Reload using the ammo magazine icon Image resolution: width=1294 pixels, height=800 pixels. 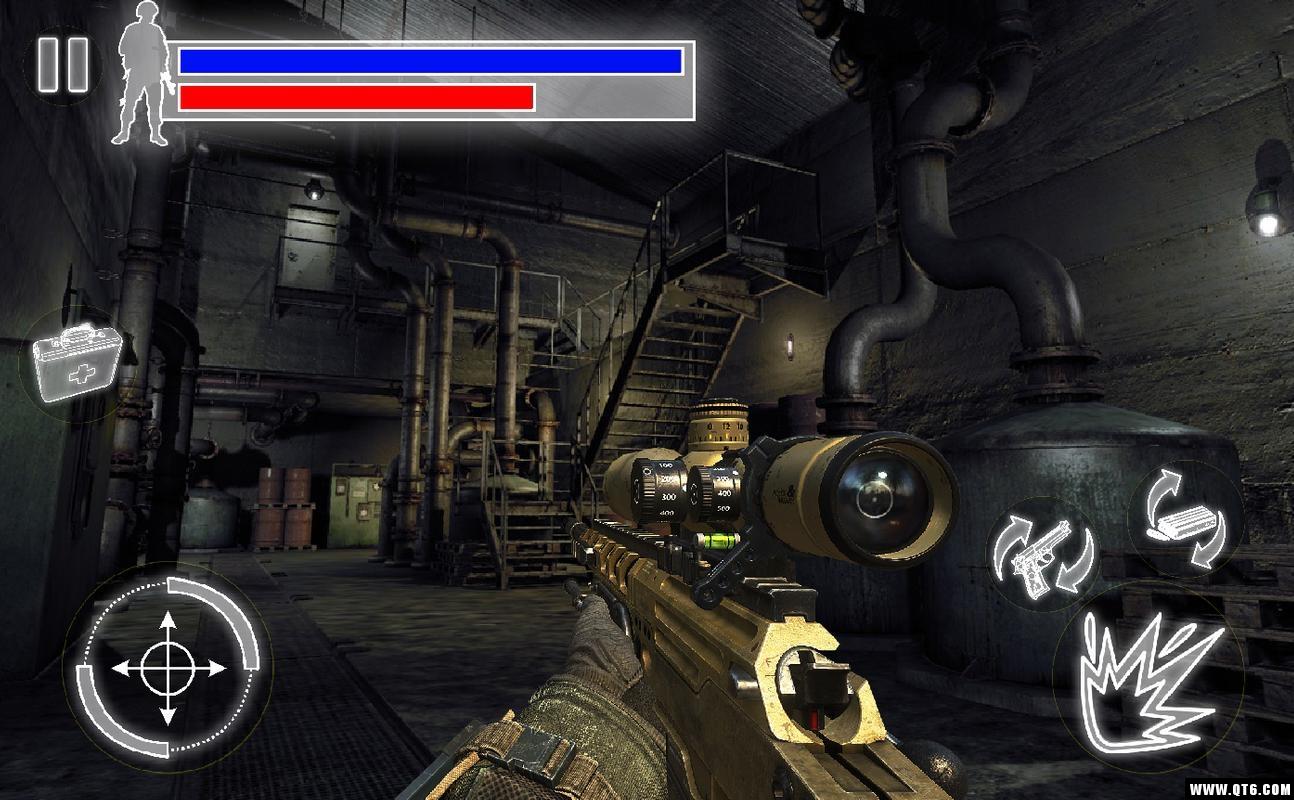(x=1184, y=520)
